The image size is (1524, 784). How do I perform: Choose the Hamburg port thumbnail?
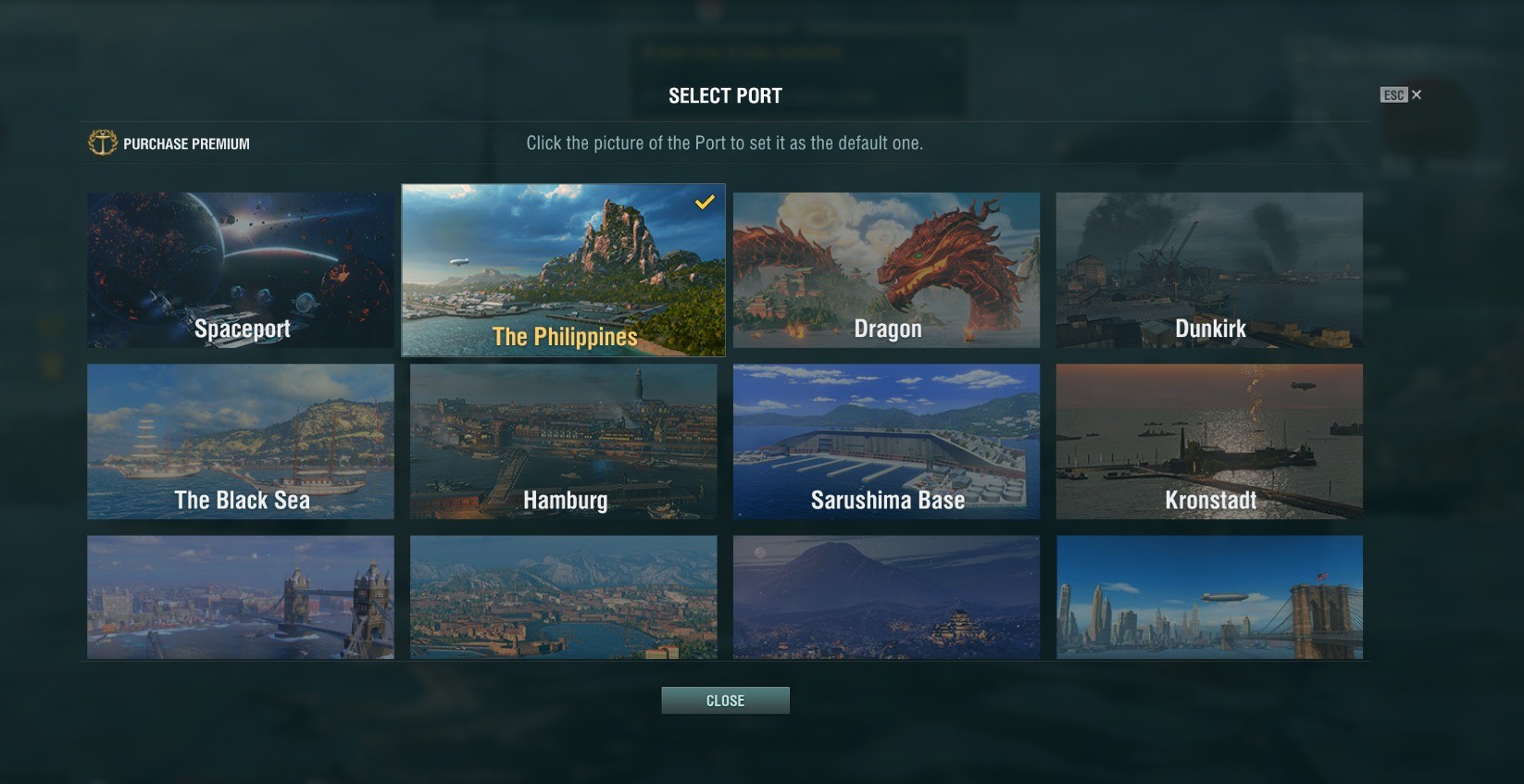coord(563,441)
